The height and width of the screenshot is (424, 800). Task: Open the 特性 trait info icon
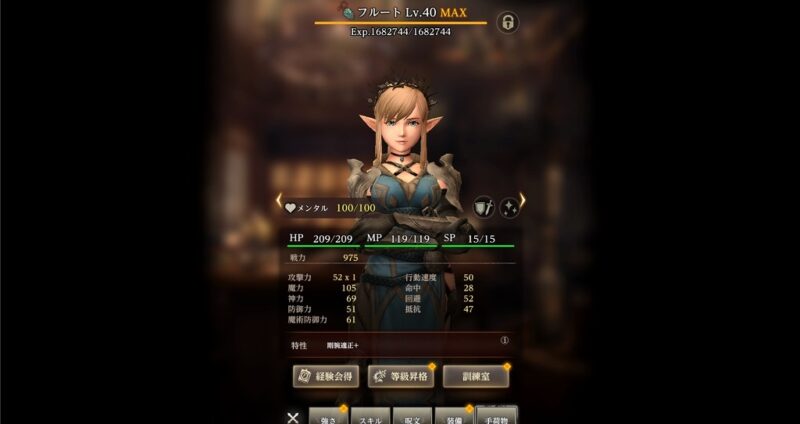505,340
